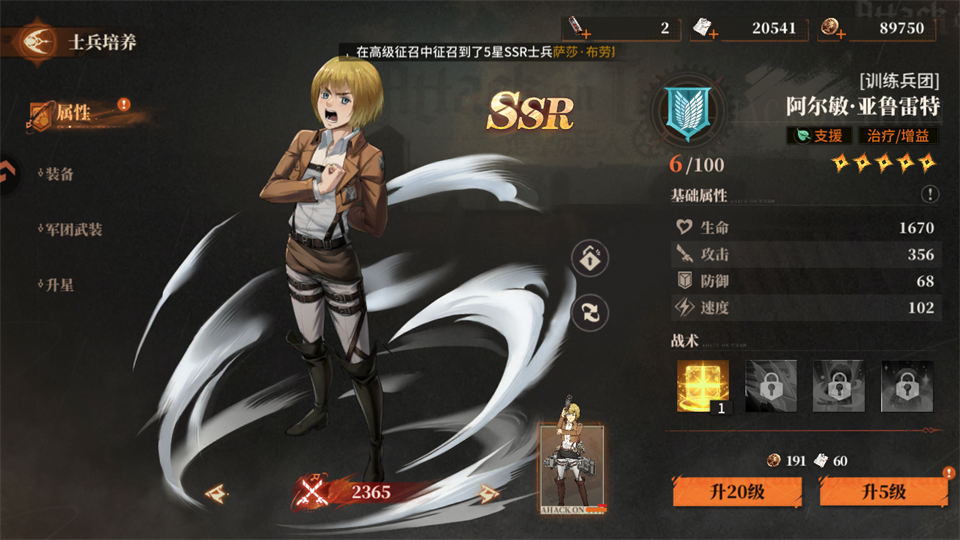
Task: Show the 基础属性 details info icon
Action: [930, 195]
